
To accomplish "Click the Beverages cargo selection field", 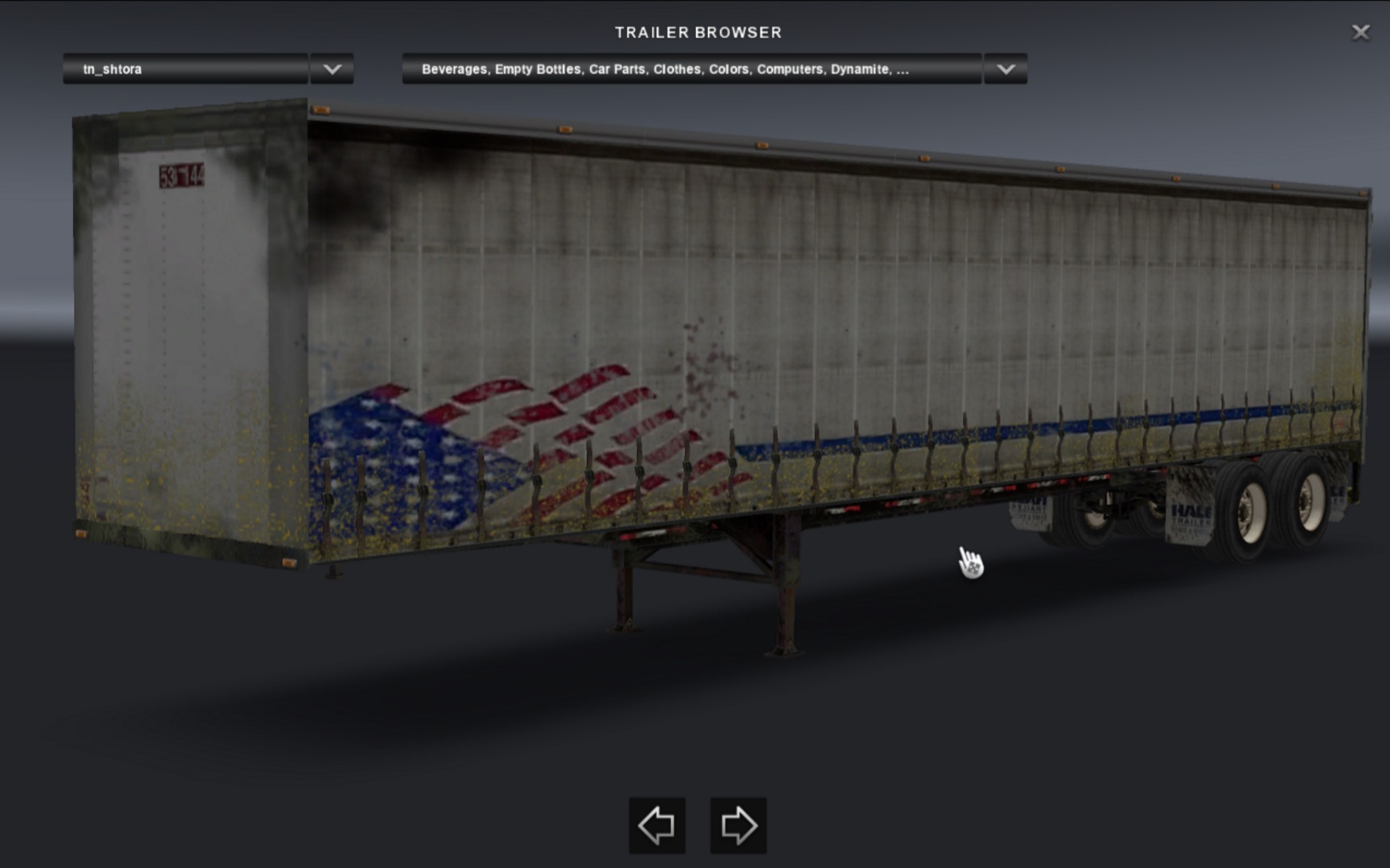I will point(691,69).
